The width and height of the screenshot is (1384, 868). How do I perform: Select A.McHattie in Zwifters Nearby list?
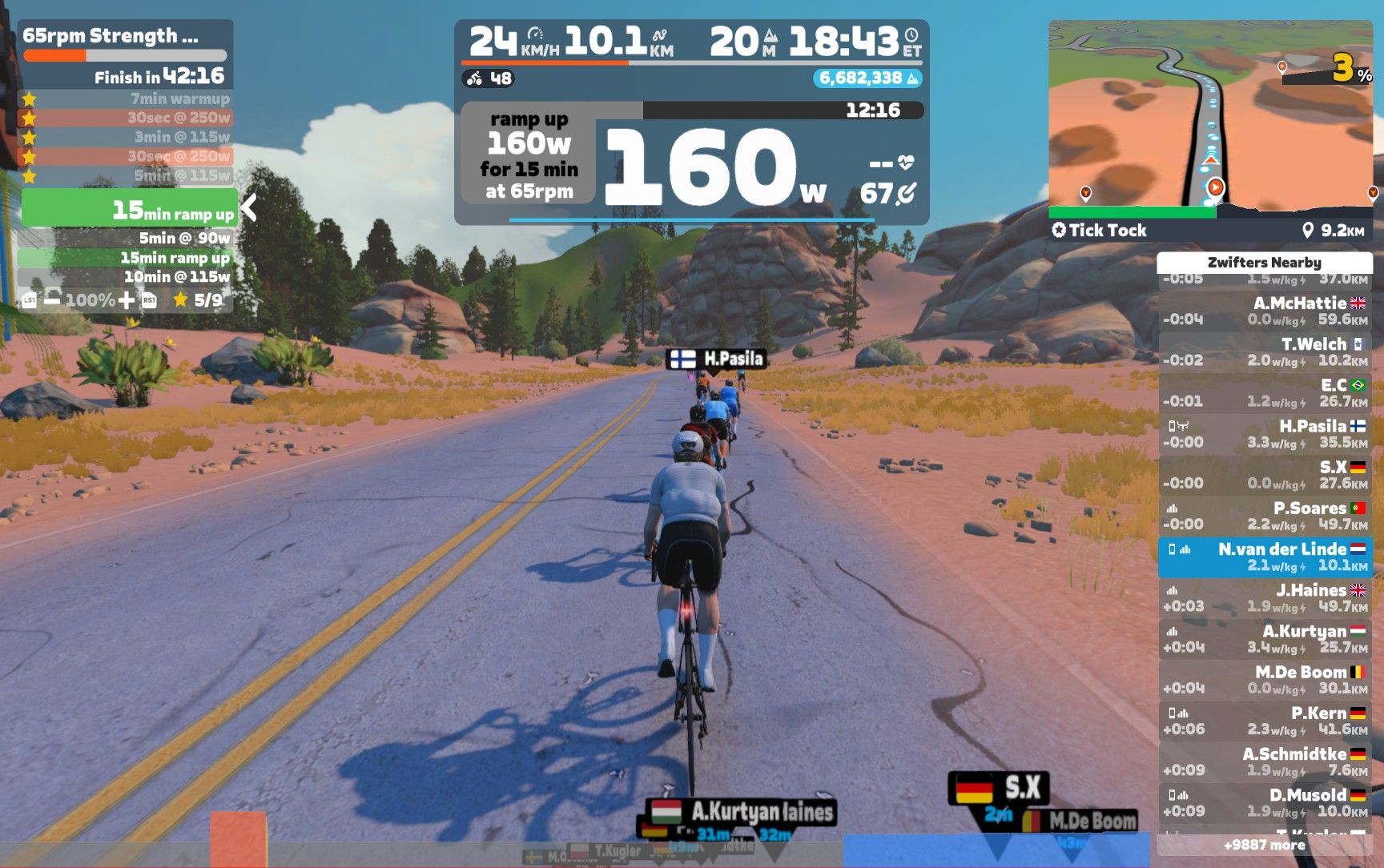pos(1265,311)
